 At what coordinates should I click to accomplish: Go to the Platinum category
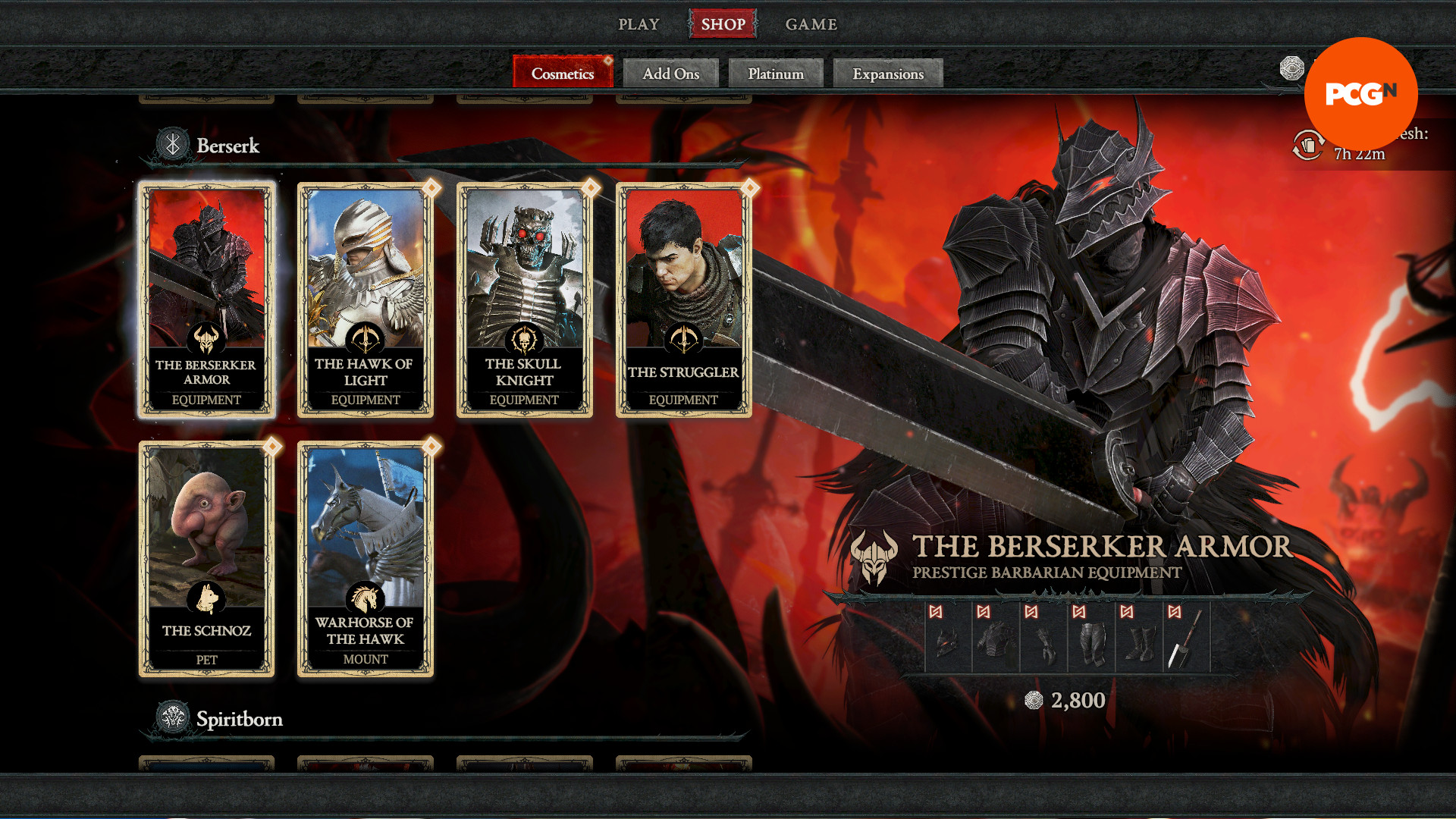tap(775, 74)
